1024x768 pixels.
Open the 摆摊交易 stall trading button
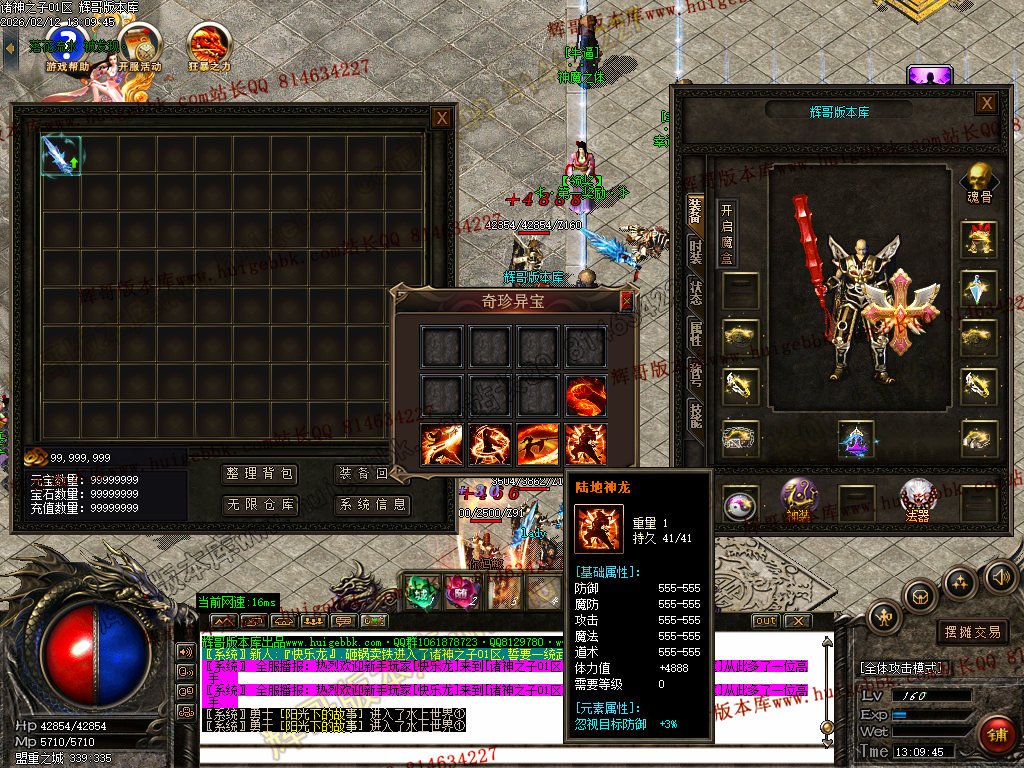pyautogui.click(x=973, y=632)
